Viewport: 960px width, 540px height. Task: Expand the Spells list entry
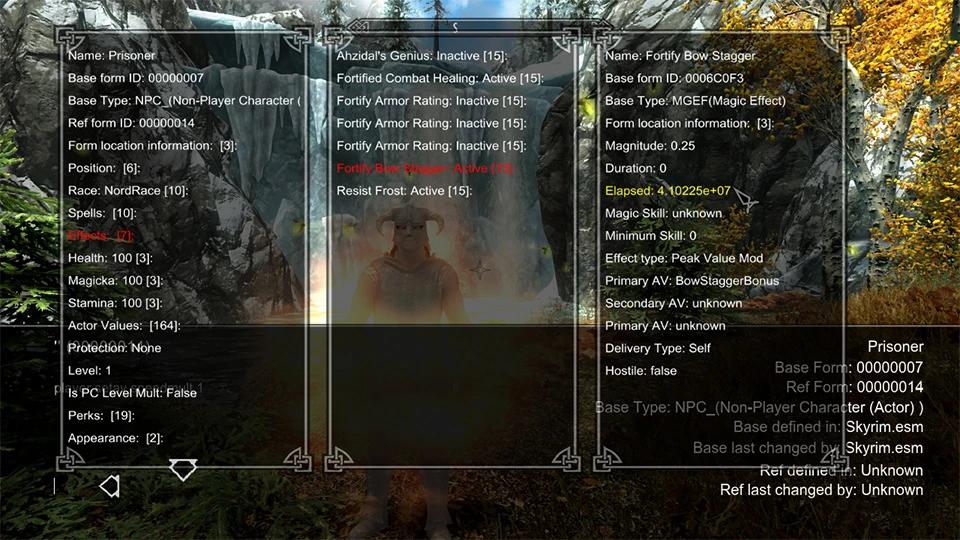point(103,213)
